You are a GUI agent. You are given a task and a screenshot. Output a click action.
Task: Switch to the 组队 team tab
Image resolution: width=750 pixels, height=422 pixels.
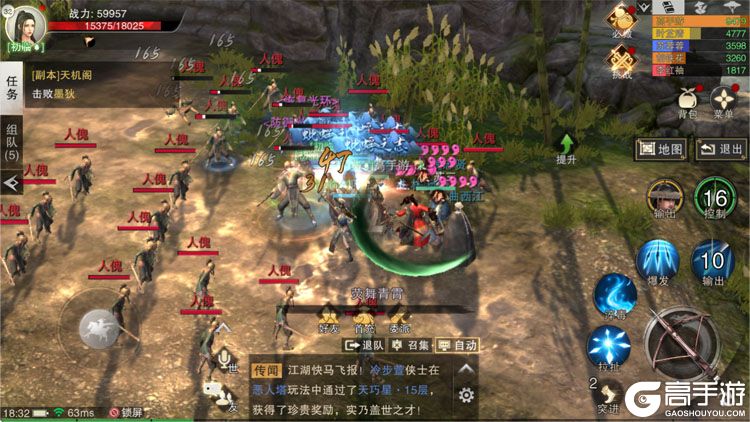12,142
